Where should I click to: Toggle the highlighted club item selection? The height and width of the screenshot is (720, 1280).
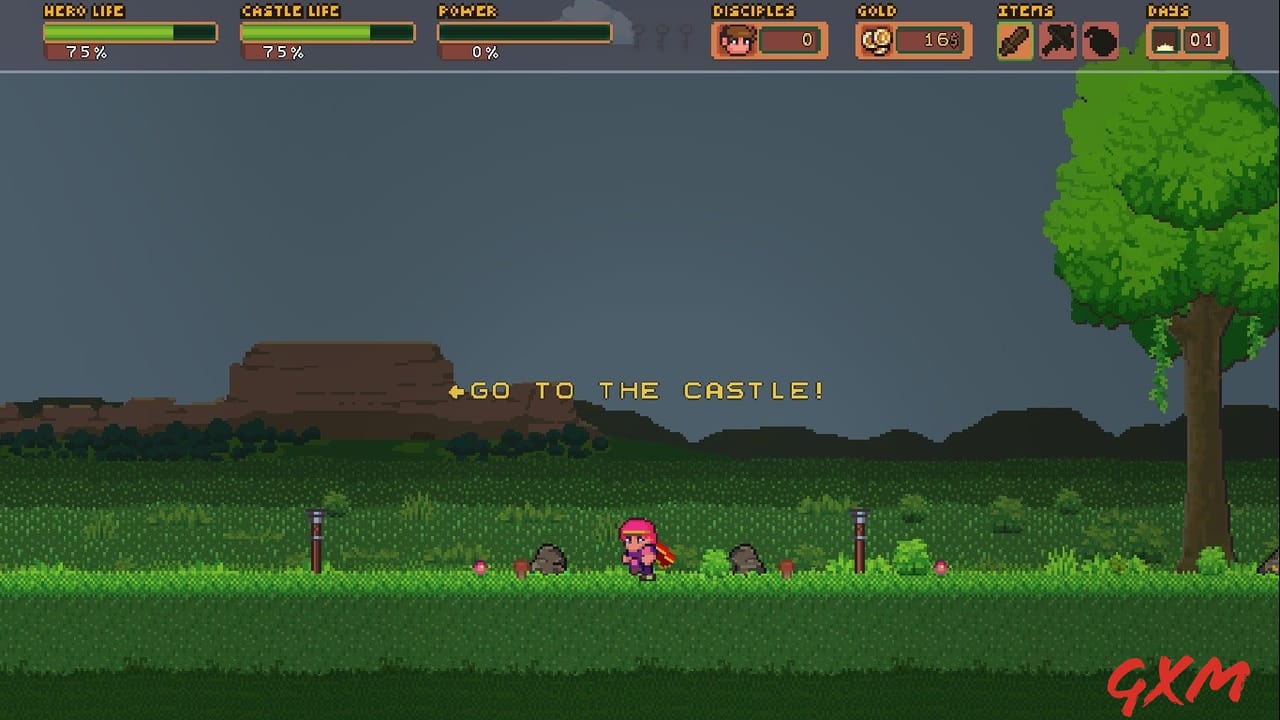[1014, 40]
